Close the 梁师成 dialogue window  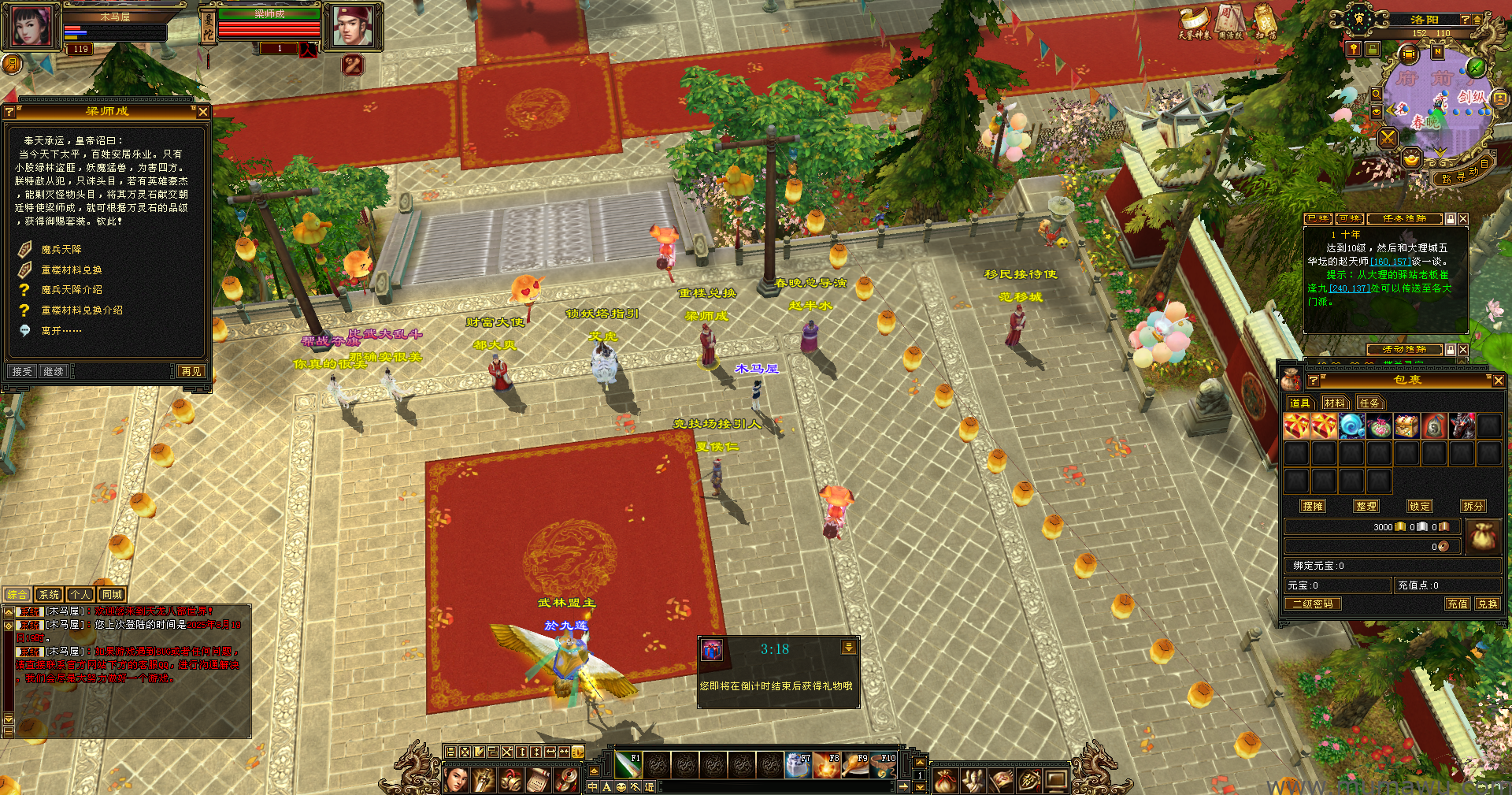[x=203, y=112]
